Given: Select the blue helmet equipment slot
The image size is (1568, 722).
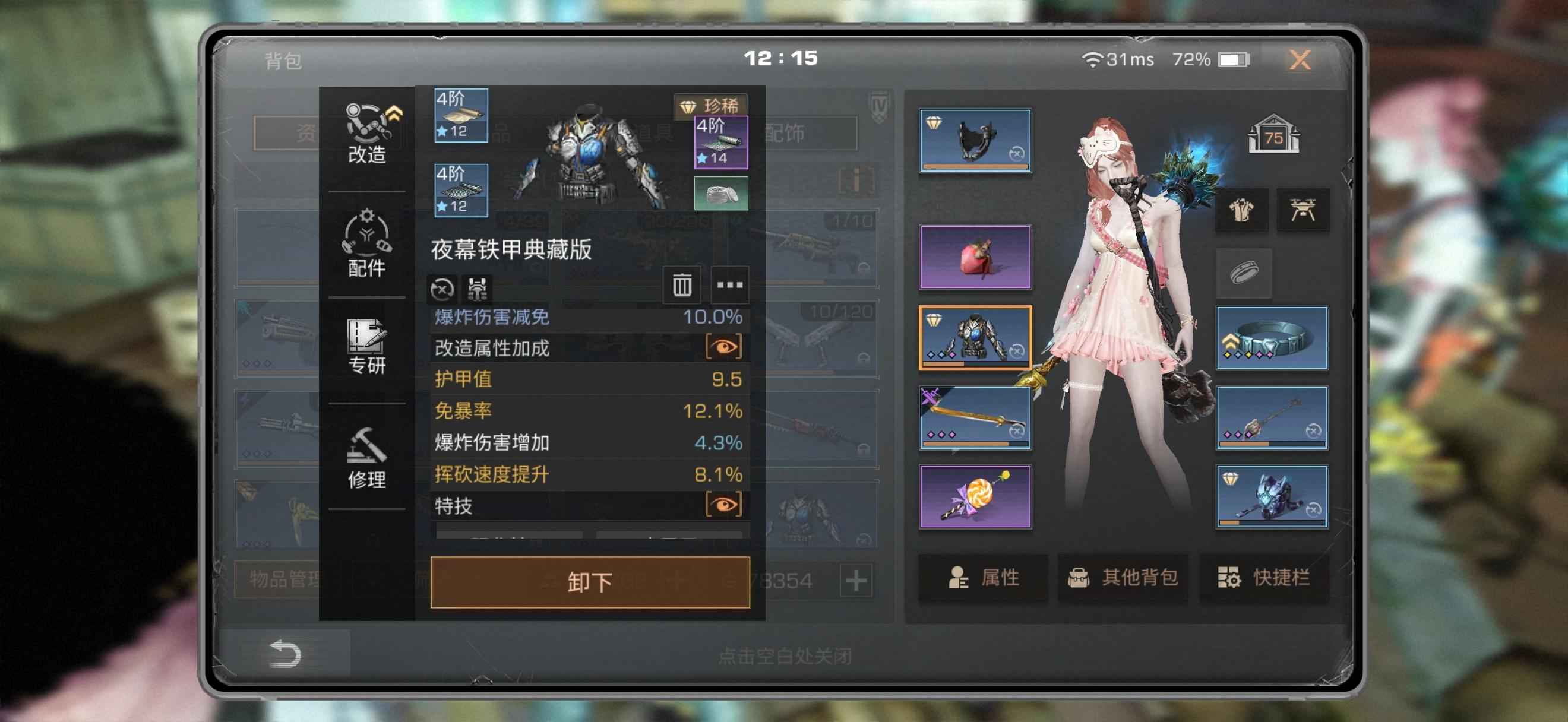Looking at the screenshot, I should pos(1272,496).
